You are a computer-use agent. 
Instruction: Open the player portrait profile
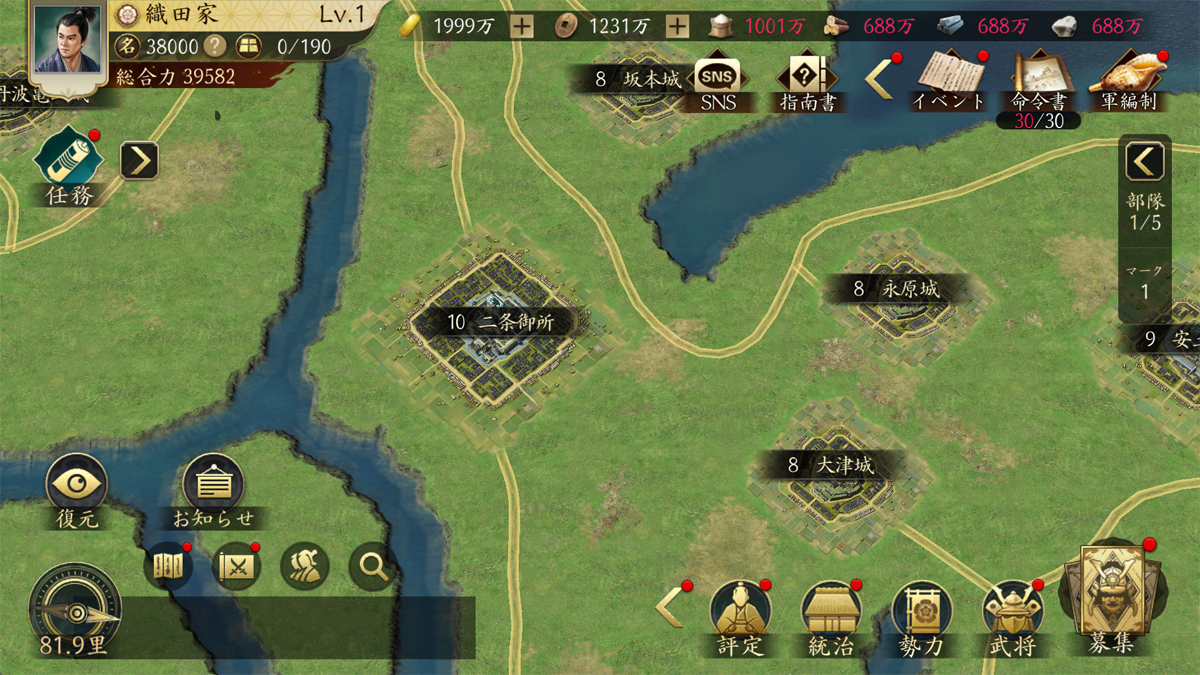(x=68, y=40)
